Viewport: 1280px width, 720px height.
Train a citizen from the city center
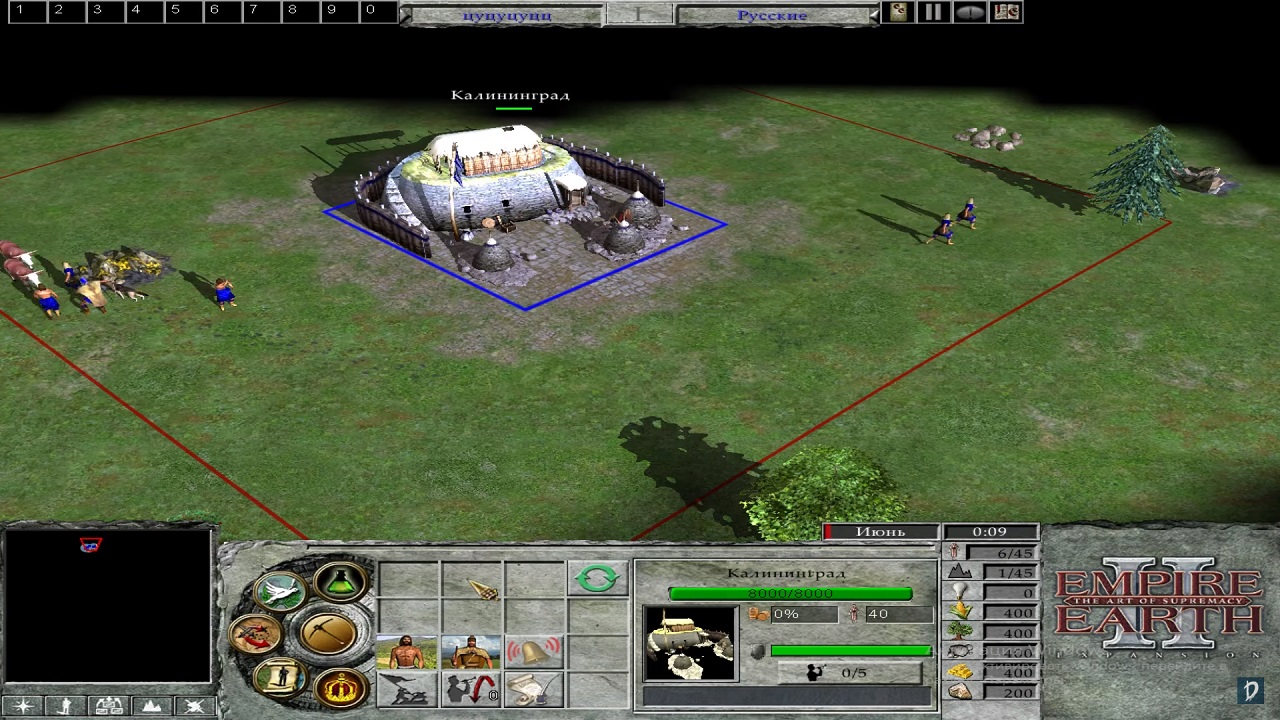tap(407, 653)
